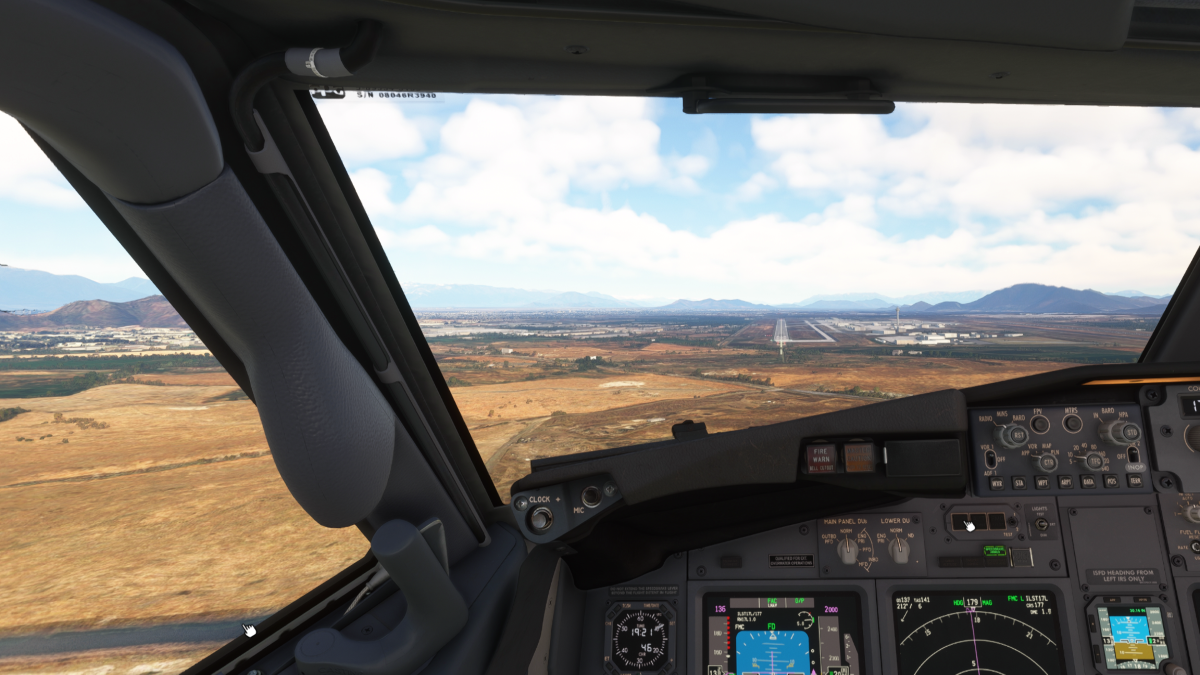Screen dimensions: 1200x675
Task: Click the minimums RST reset button
Action: 1017,435
